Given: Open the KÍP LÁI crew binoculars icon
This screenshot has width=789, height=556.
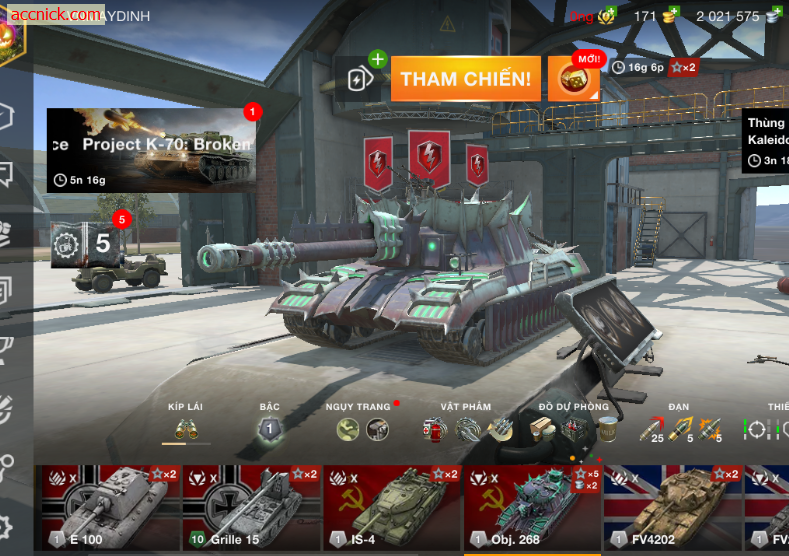Looking at the screenshot, I should [x=186, y=430].
